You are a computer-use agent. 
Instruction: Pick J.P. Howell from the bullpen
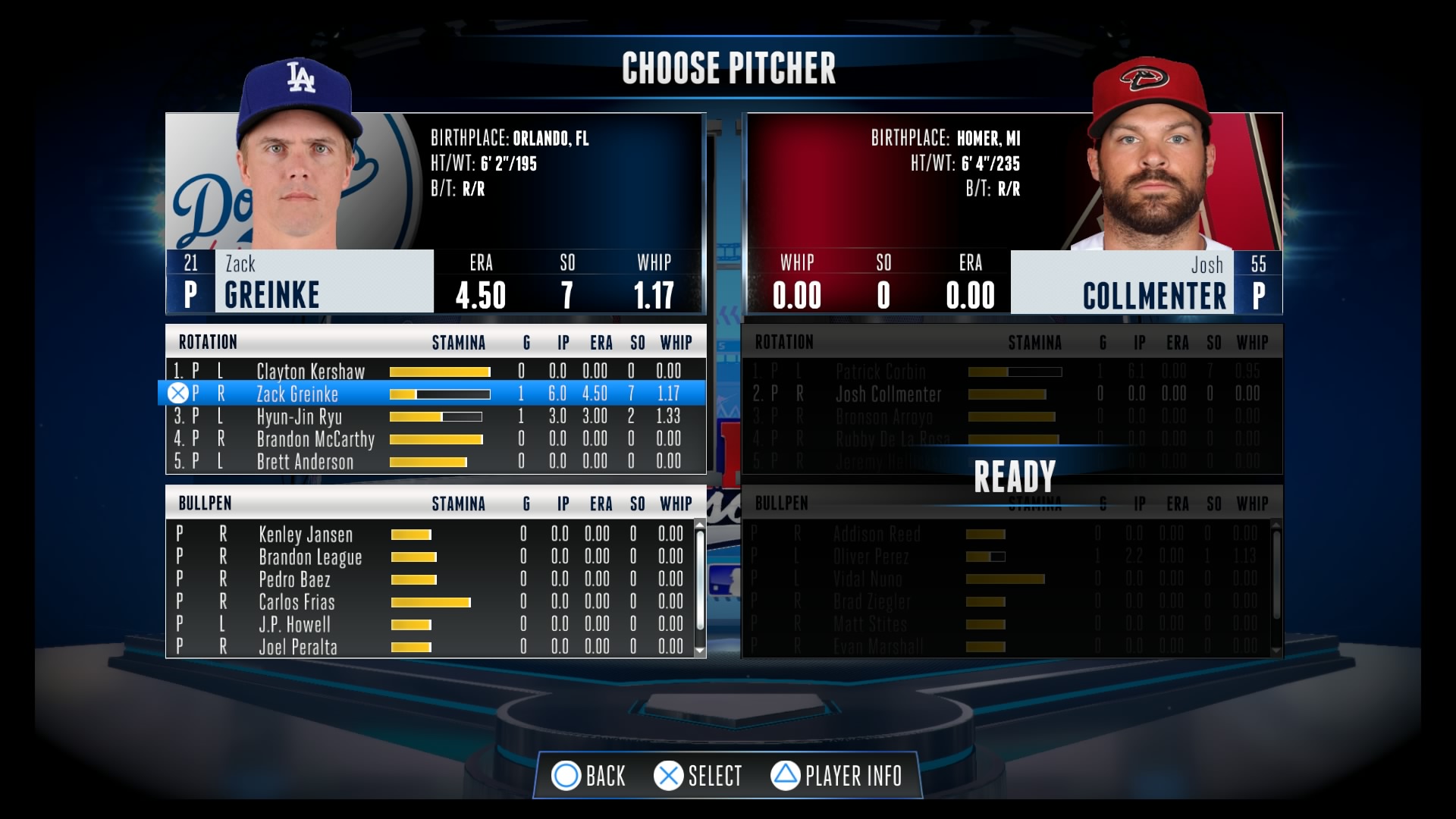click(294, 625)
